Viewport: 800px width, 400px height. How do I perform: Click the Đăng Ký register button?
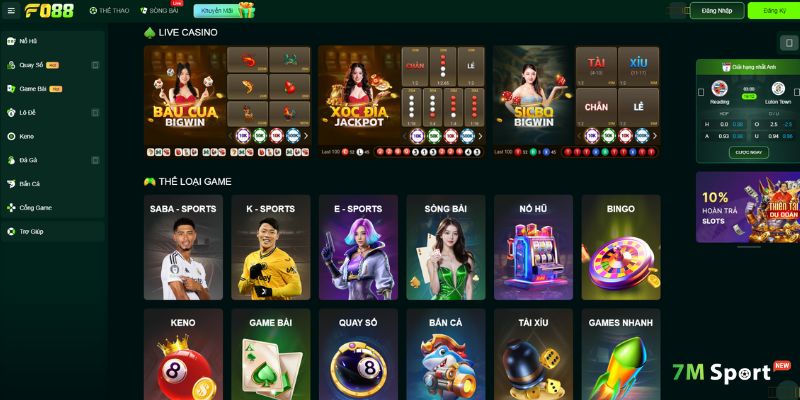click(x=772, y=11)
